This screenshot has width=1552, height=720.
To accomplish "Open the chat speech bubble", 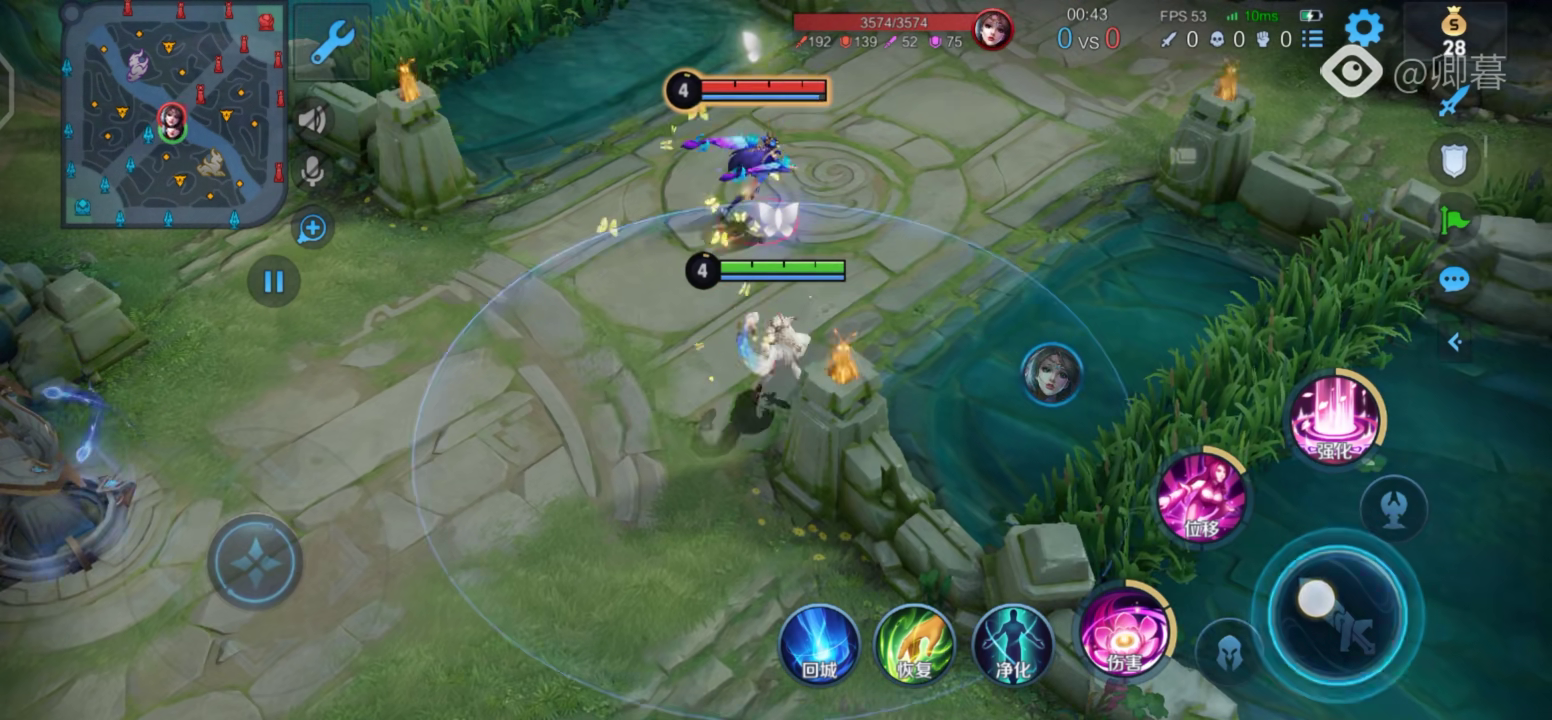I will pyautogui.click(x=1454, y=280).
